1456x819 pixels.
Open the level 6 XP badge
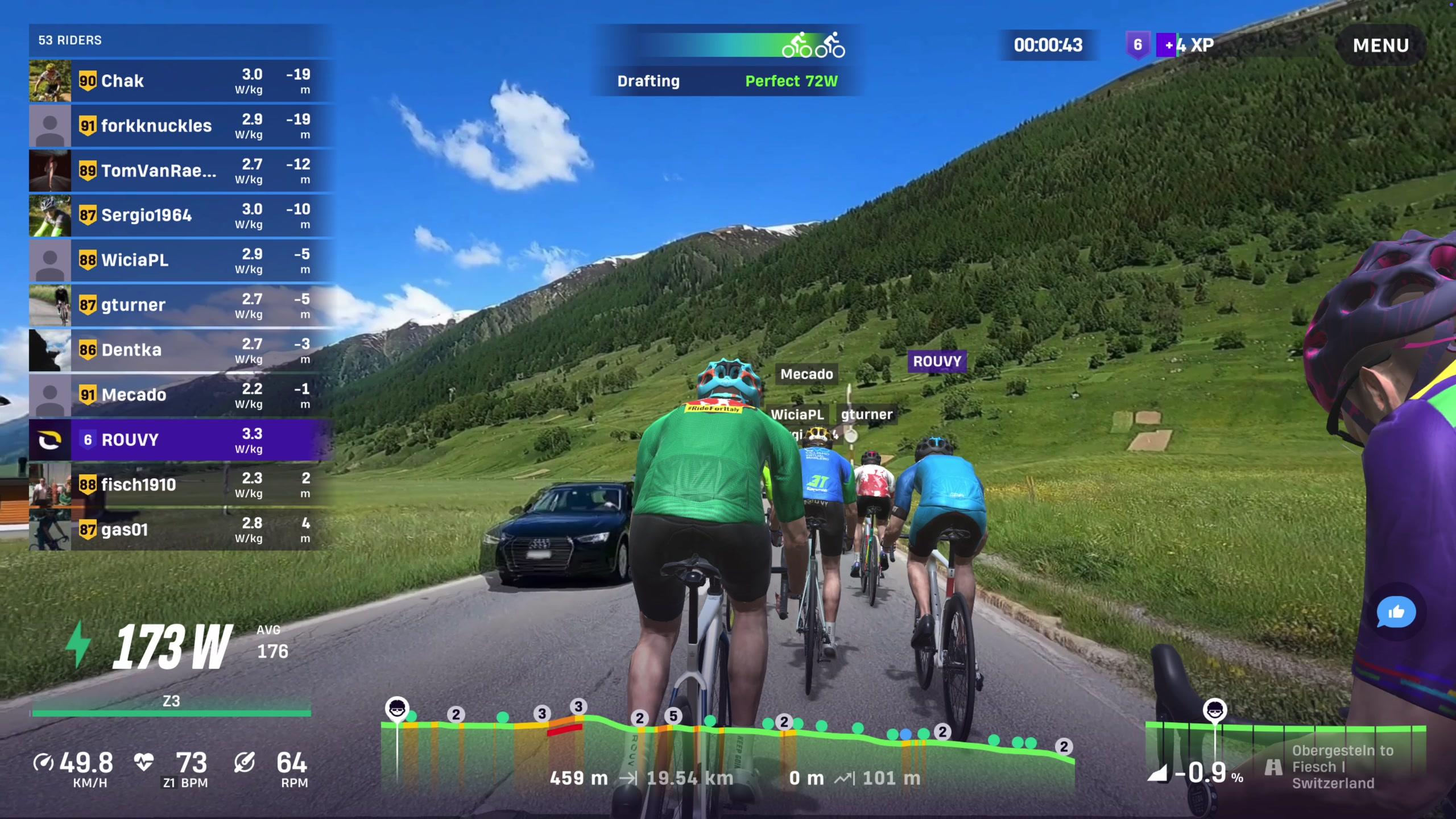pos(1137,45)
